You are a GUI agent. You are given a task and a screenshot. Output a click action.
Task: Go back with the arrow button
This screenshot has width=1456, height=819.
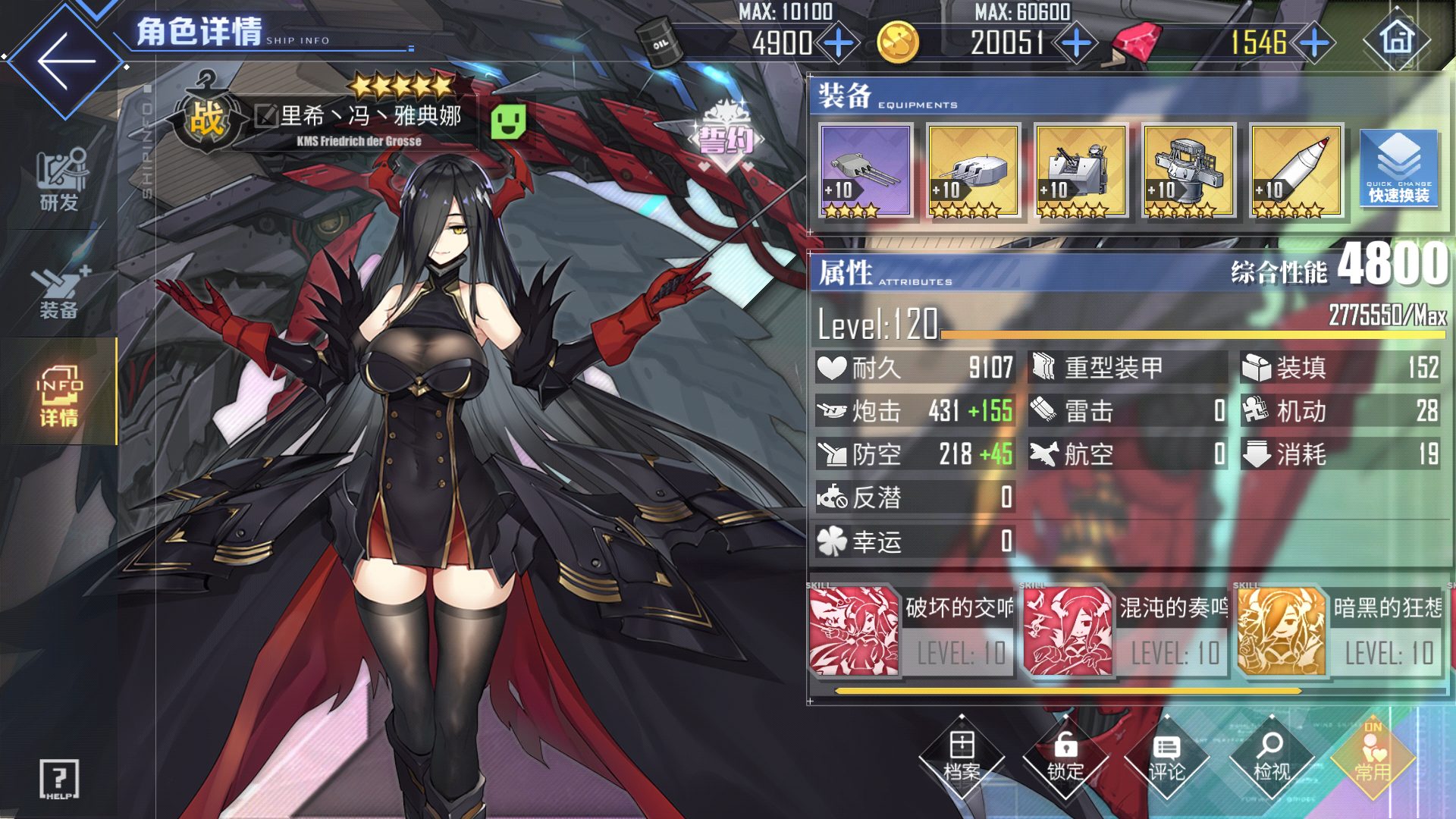65,61
